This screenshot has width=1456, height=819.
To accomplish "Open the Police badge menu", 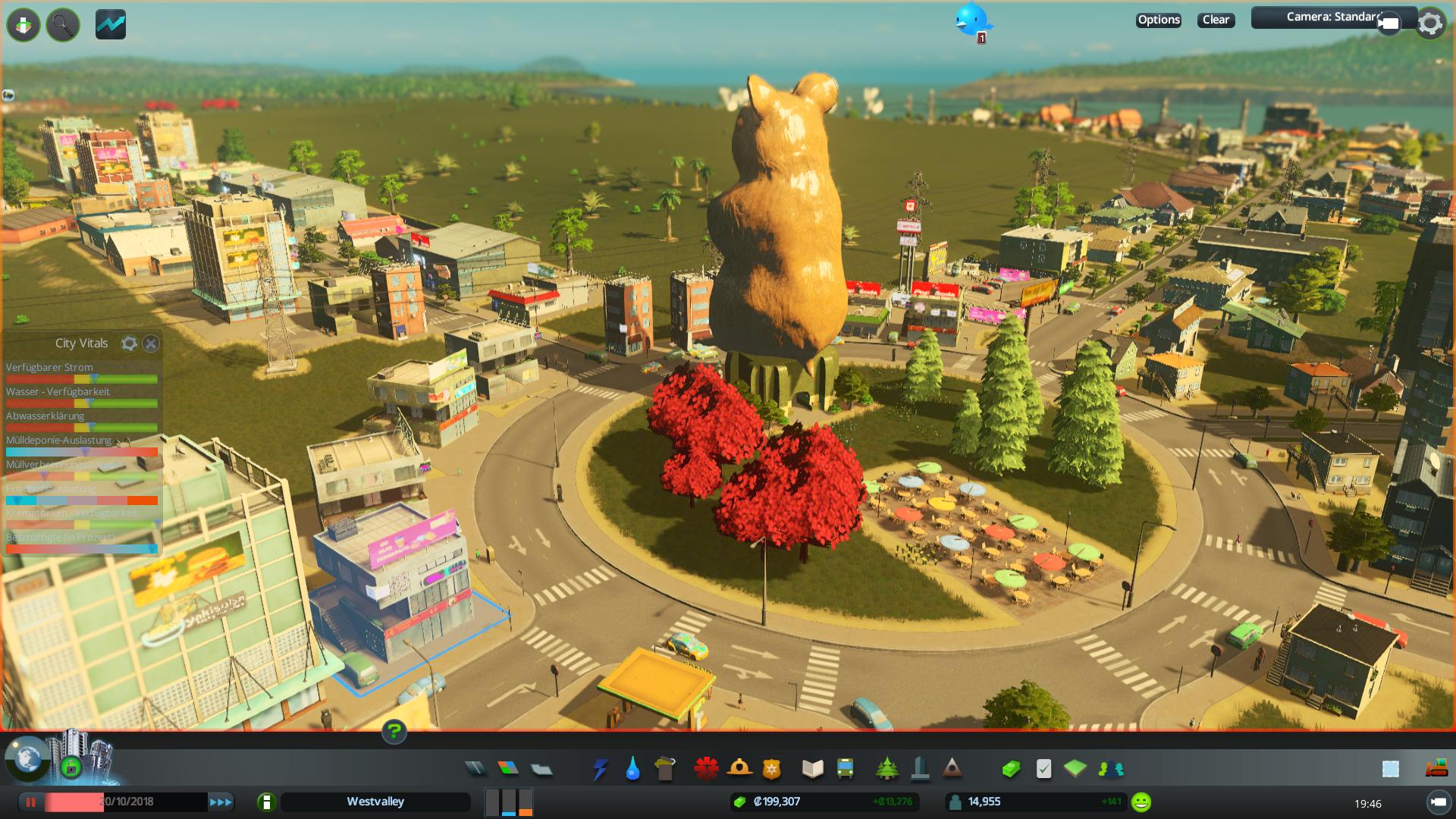I will tap(772, 769).
